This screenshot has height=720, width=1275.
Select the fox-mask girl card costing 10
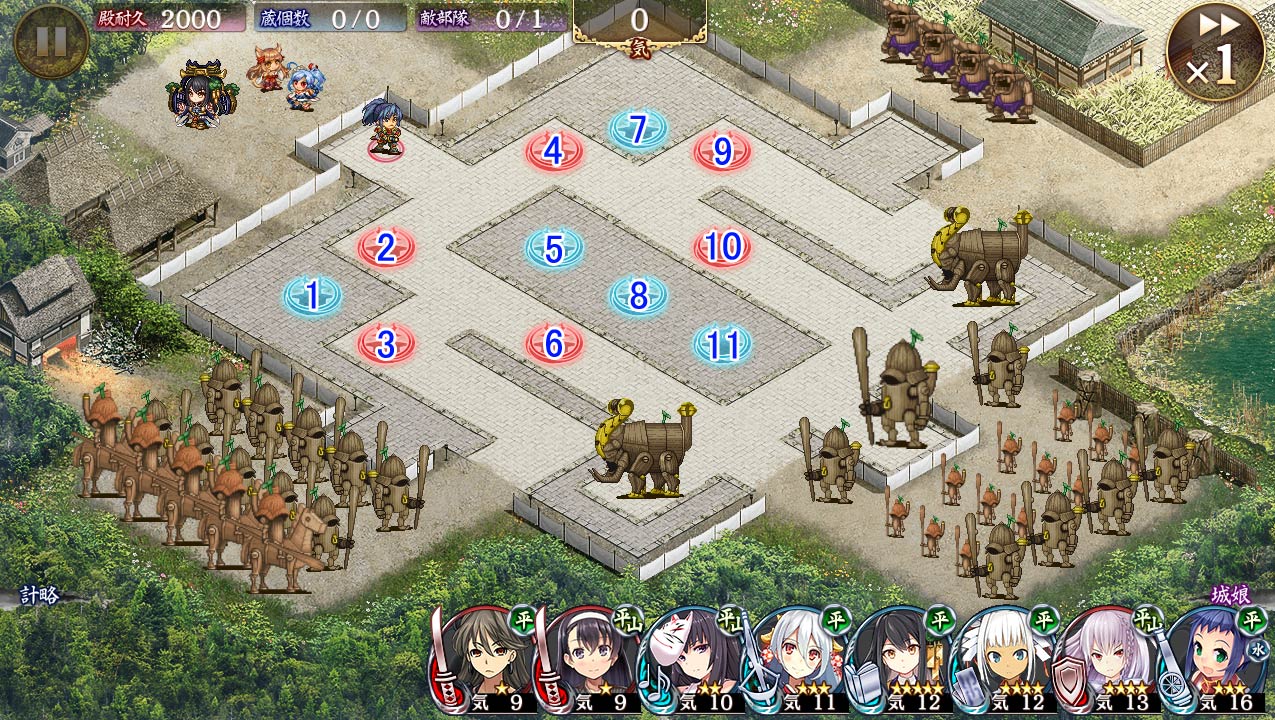(690, 662)
